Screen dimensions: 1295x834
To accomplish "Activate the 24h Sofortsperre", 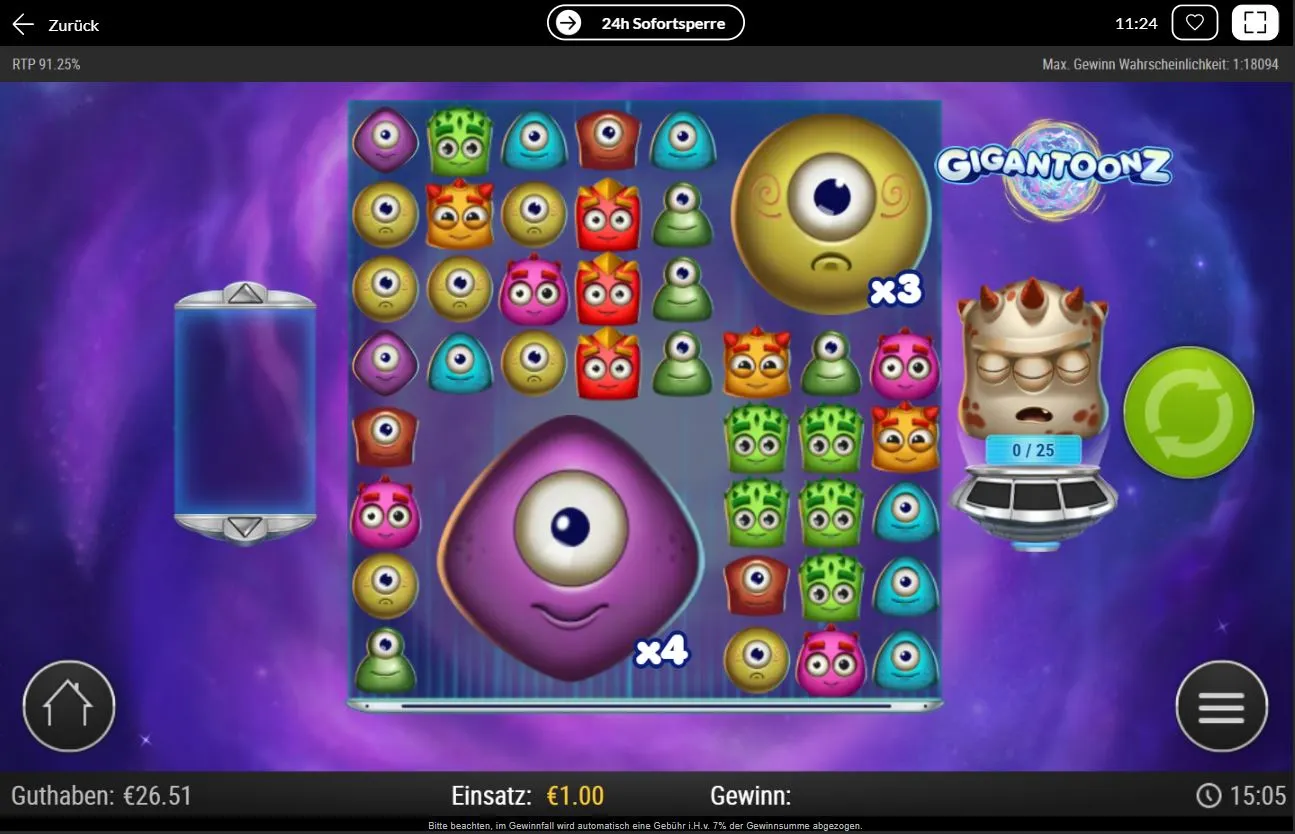I will coord(645,22).
